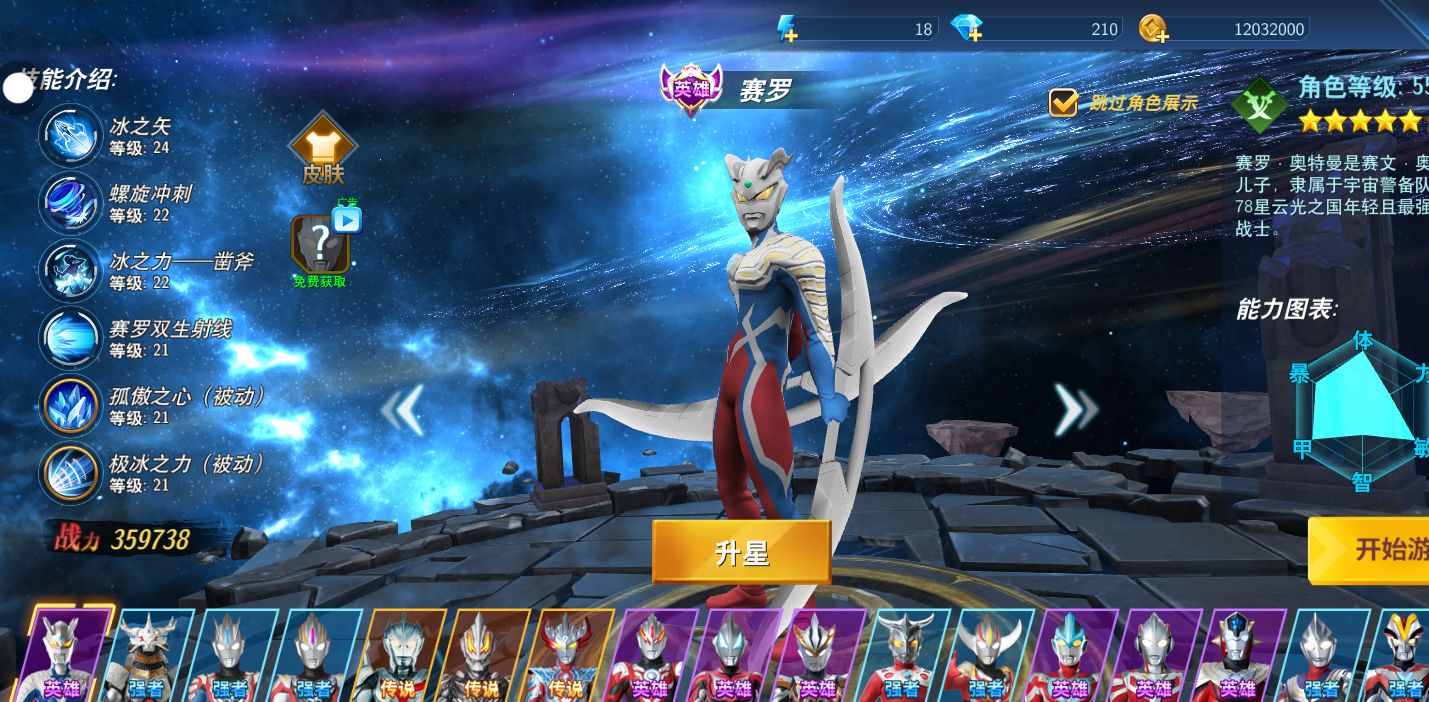Inspect the 赛罗双生射线 skill
The height and width of the screenshot is (702, 1429).
pyautogui.click(x=70, y=338)
